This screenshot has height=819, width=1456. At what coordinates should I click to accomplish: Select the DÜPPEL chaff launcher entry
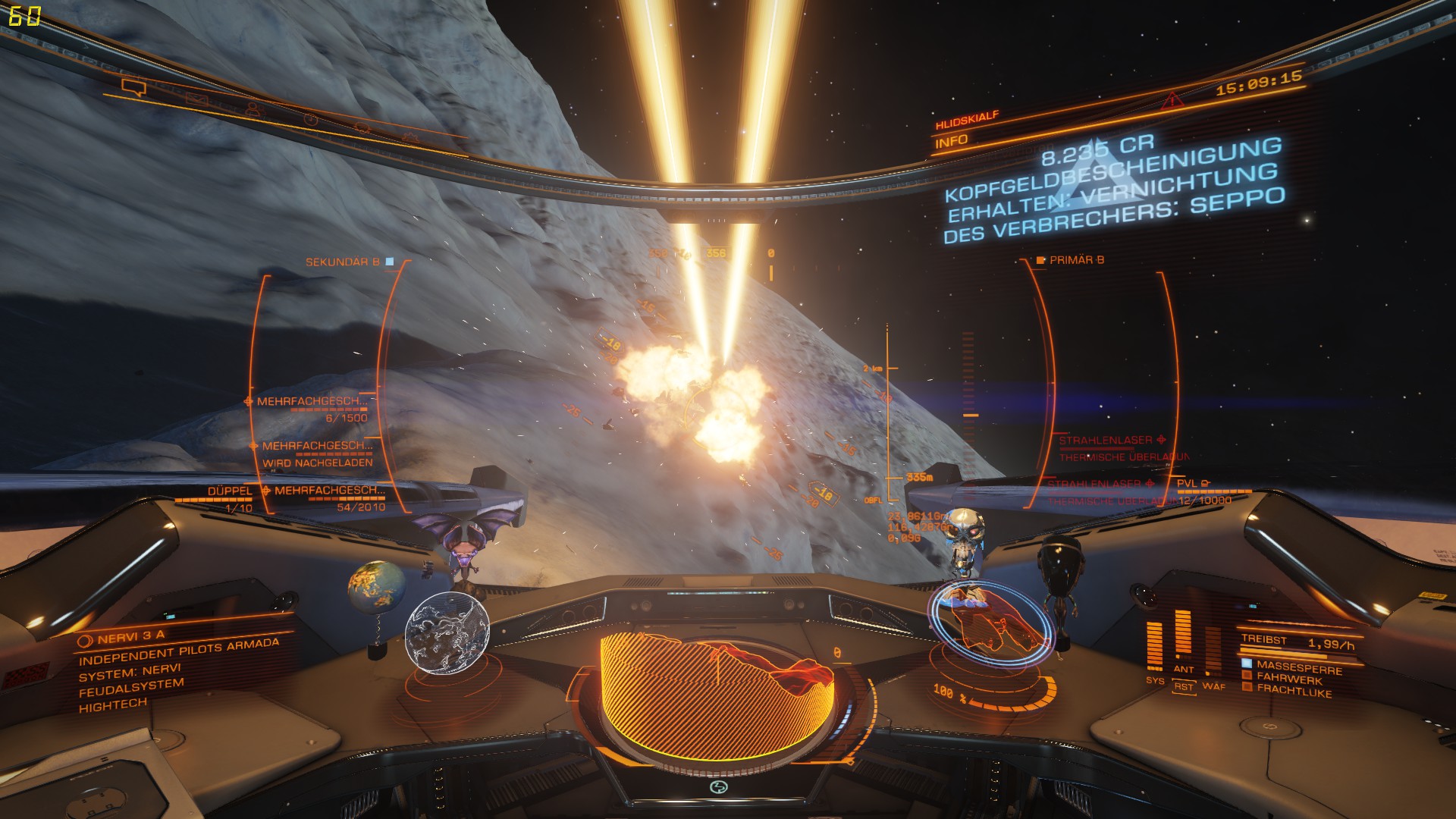(x=230, y=491)
